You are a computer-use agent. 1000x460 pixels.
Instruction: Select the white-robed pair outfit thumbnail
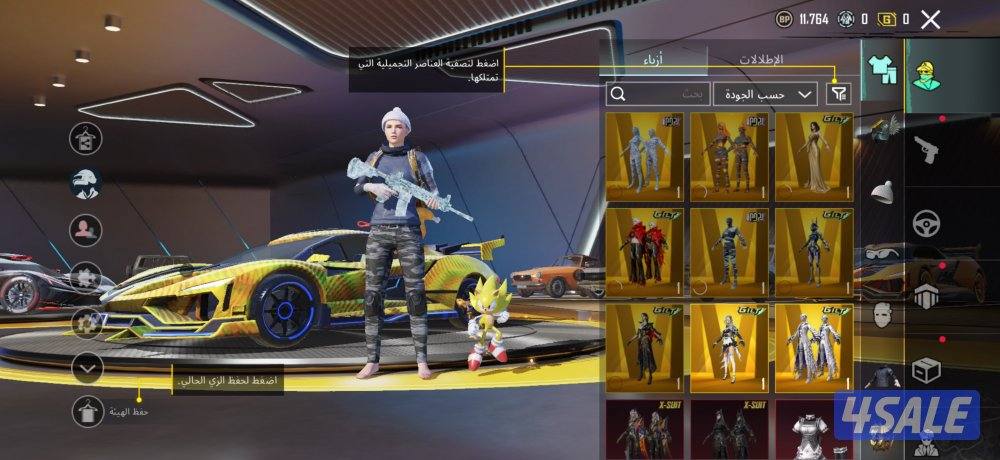tap(814, 347)
